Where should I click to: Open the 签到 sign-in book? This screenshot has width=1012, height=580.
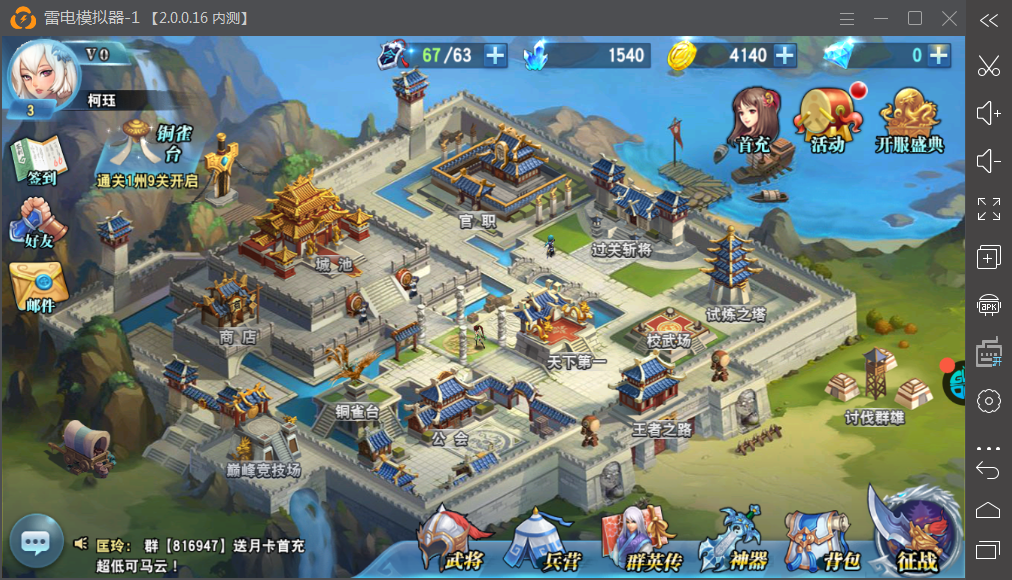pyautogui.click(x=38, y=162)
